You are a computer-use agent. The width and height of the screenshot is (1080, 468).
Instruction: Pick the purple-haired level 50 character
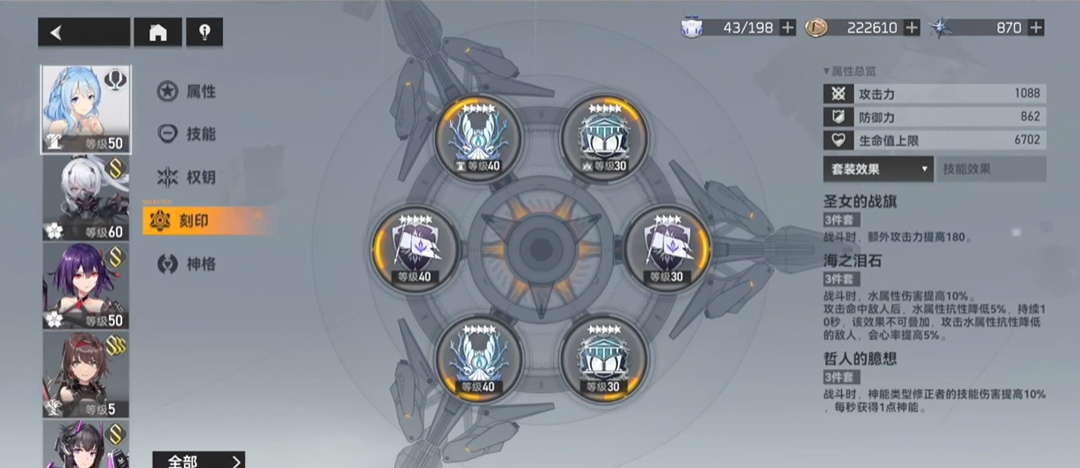[86, 286]
